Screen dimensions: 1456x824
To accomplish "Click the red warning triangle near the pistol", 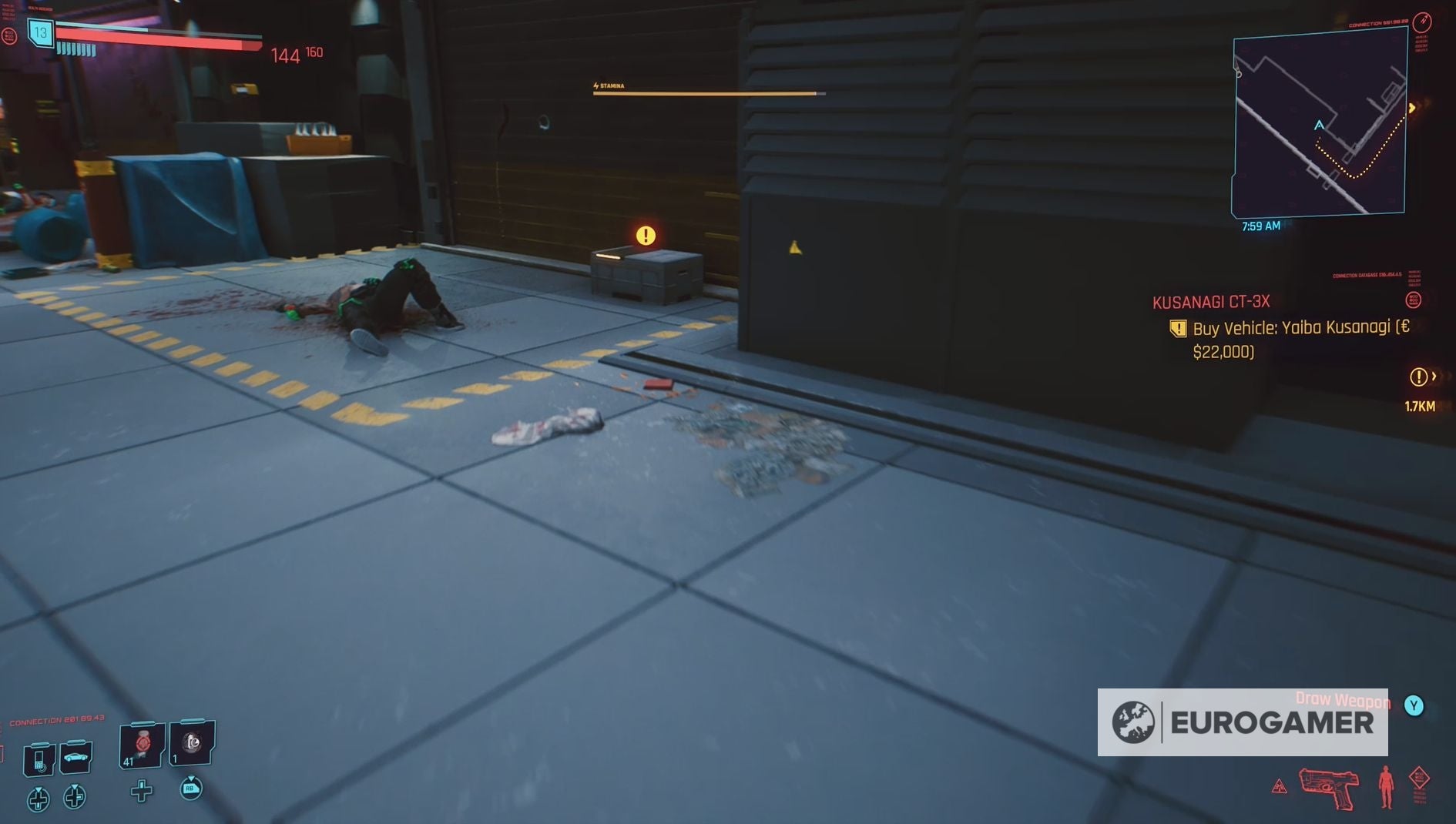I will point(1278,788).
